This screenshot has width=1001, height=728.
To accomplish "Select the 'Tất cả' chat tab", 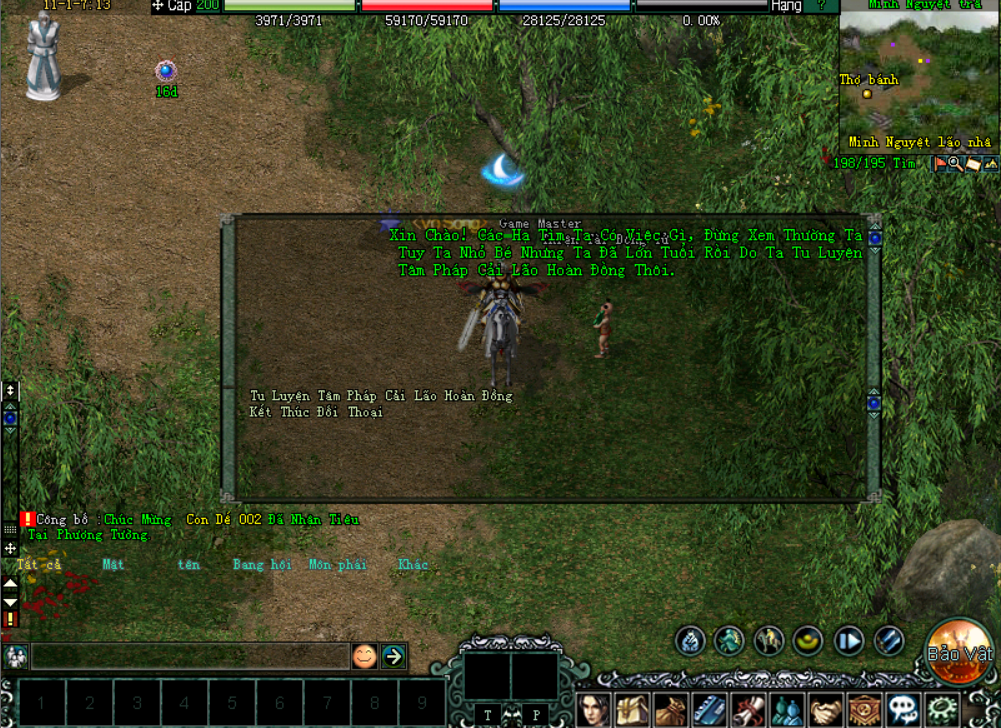I will (39, 565).
